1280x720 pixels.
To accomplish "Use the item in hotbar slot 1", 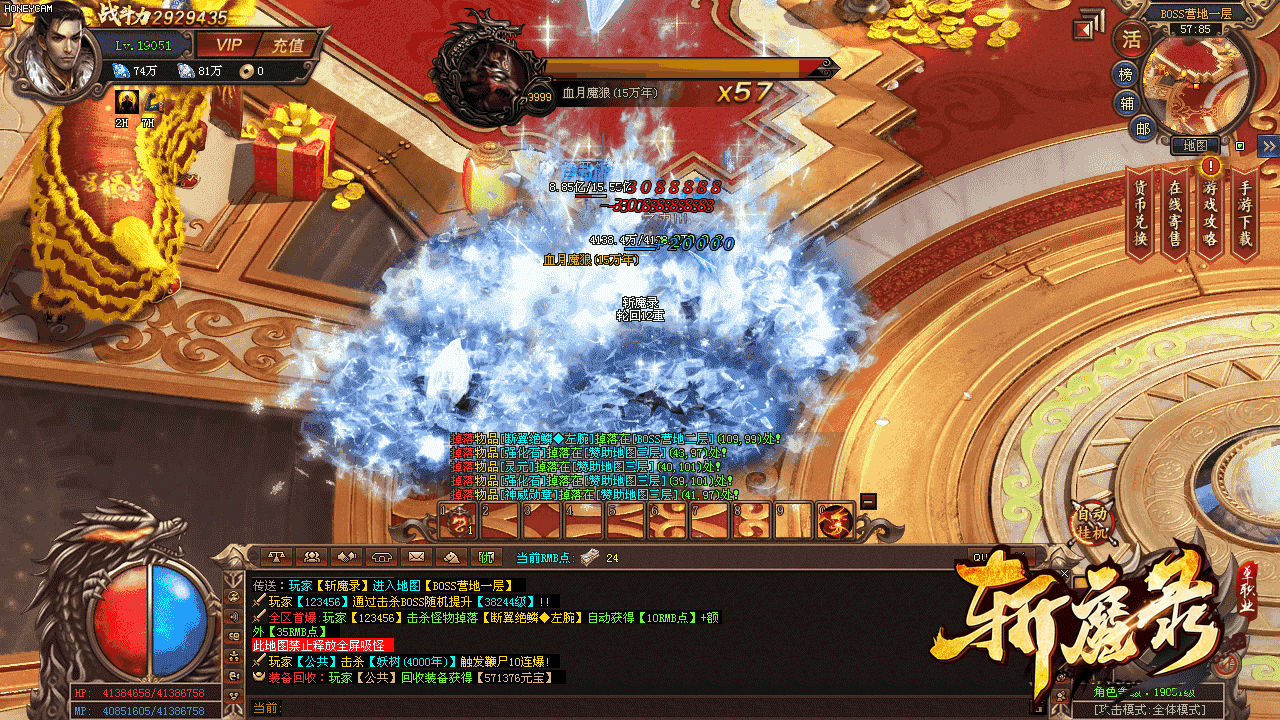I will [458, 520].
